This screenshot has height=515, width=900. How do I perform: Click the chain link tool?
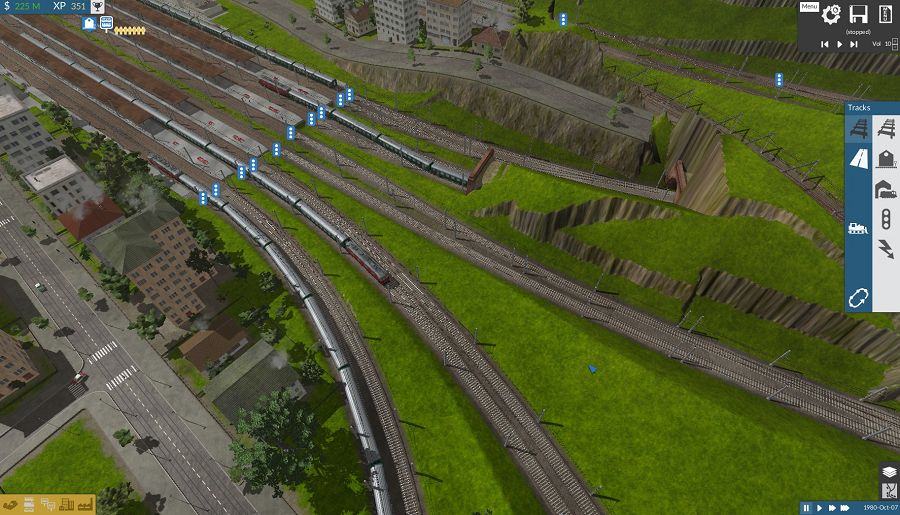click(859, 297)
